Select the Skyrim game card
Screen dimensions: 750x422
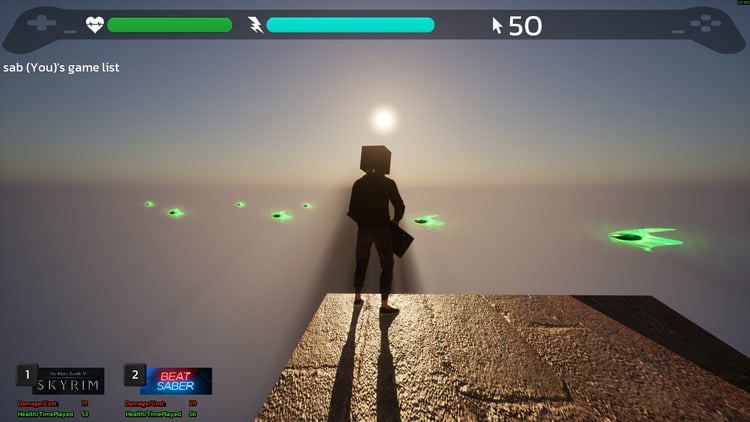70,381
